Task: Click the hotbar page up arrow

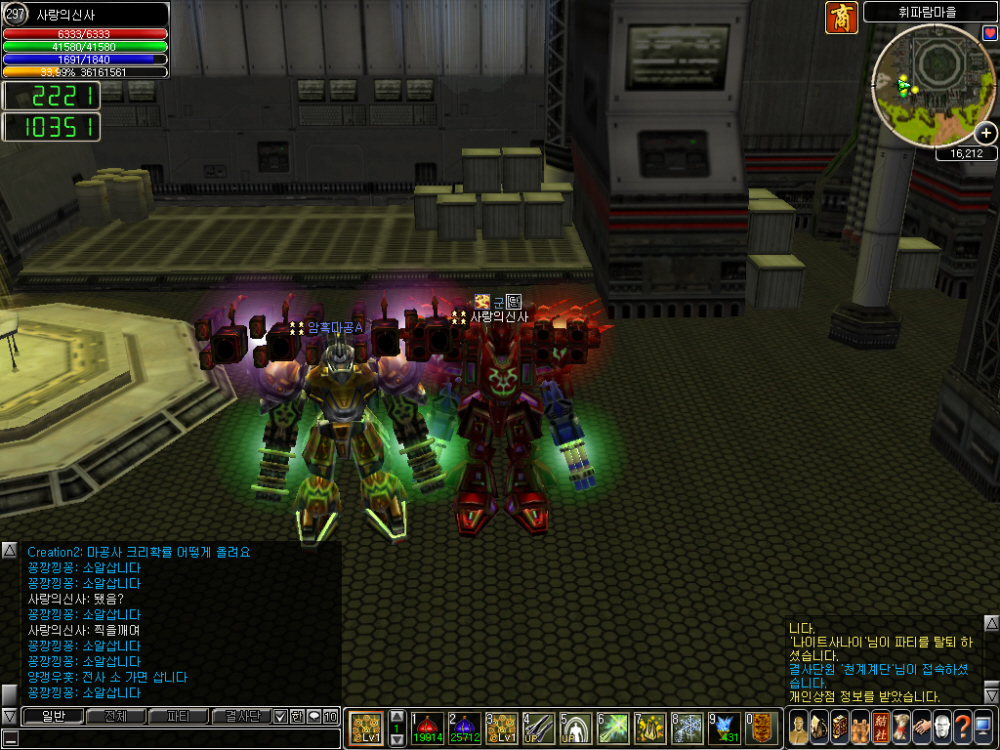Action: click(x=396, y=716)
